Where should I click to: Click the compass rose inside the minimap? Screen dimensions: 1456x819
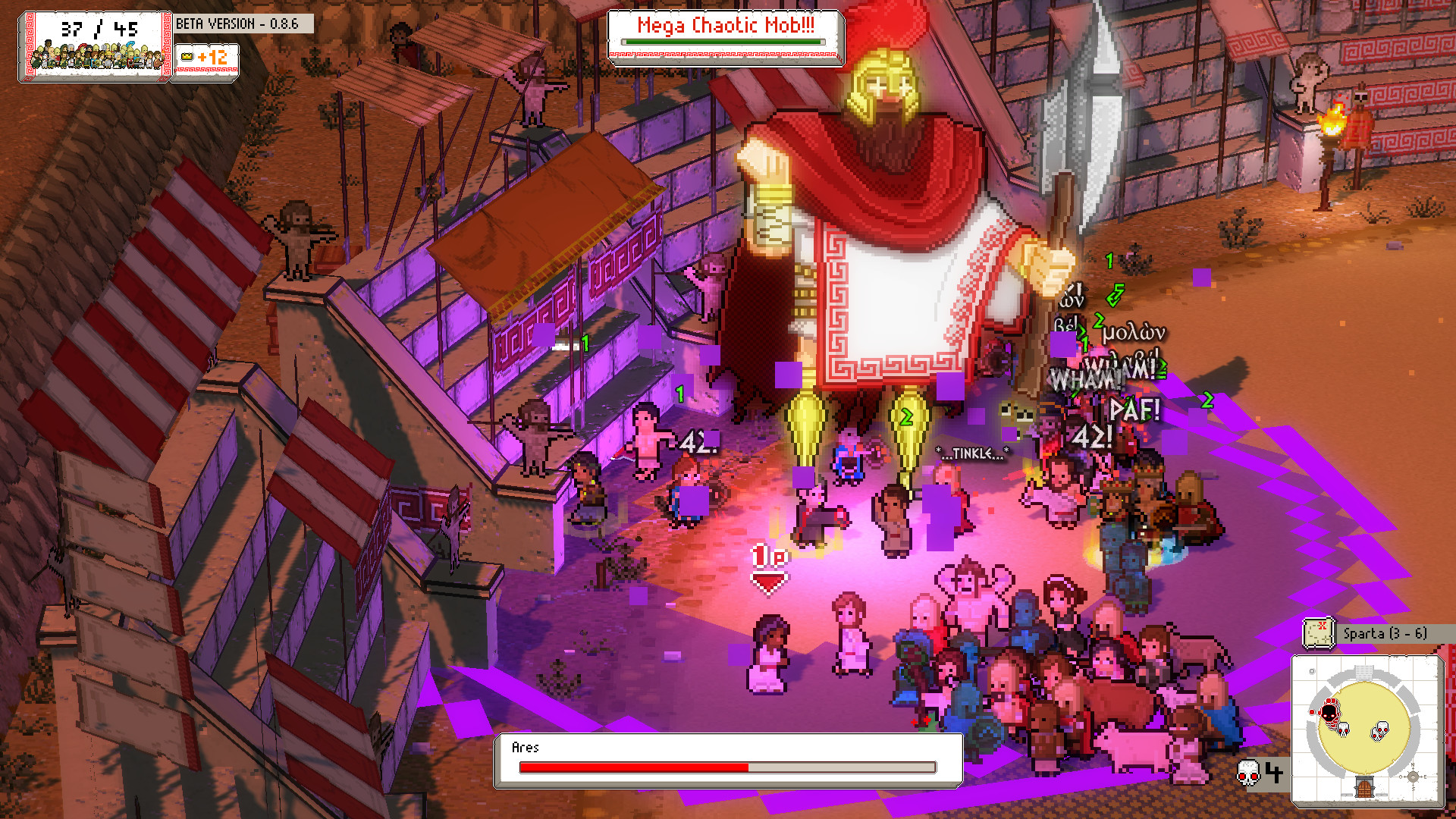coord(1413,777)
